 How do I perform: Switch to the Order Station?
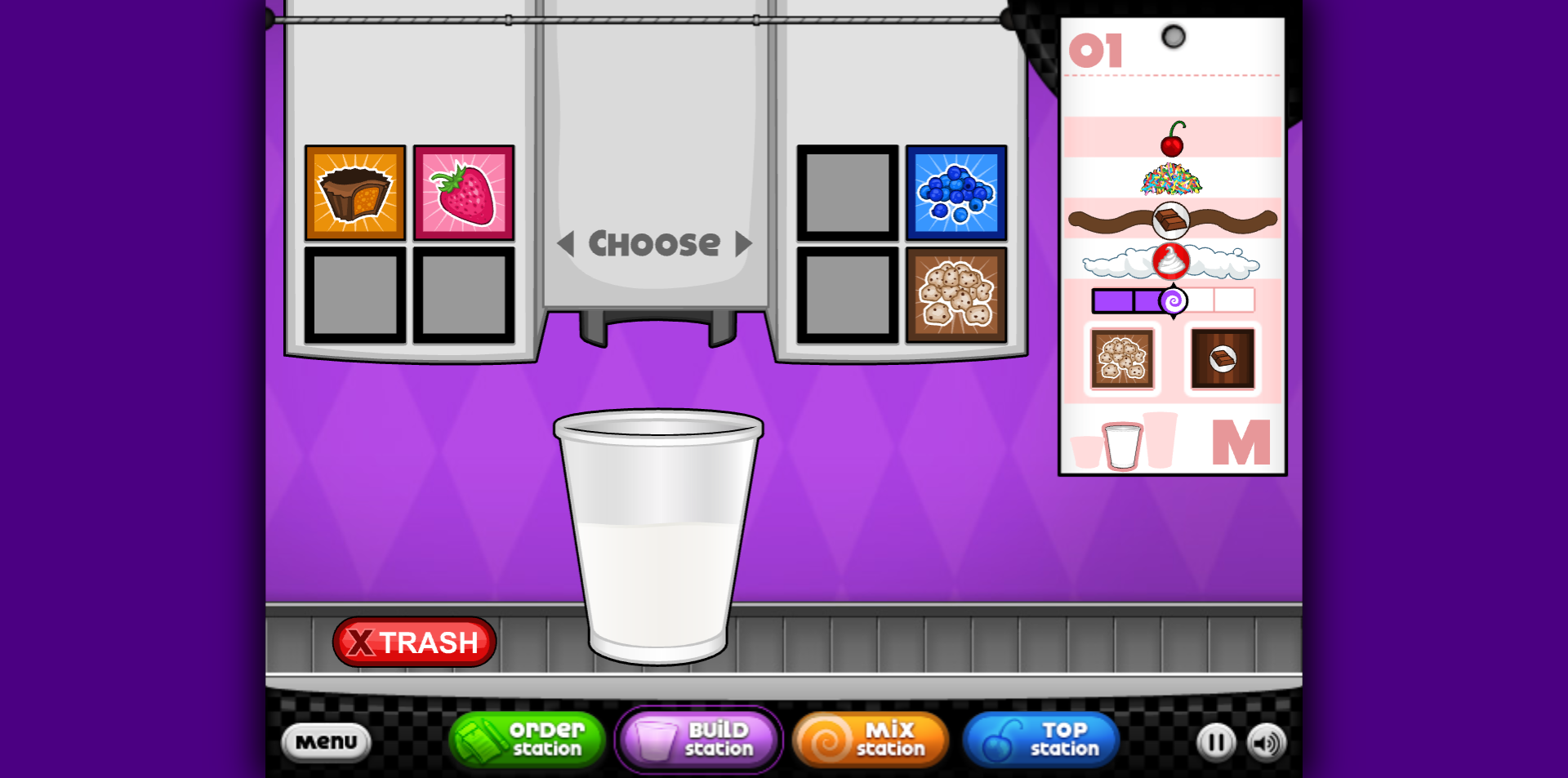(526, 740)
